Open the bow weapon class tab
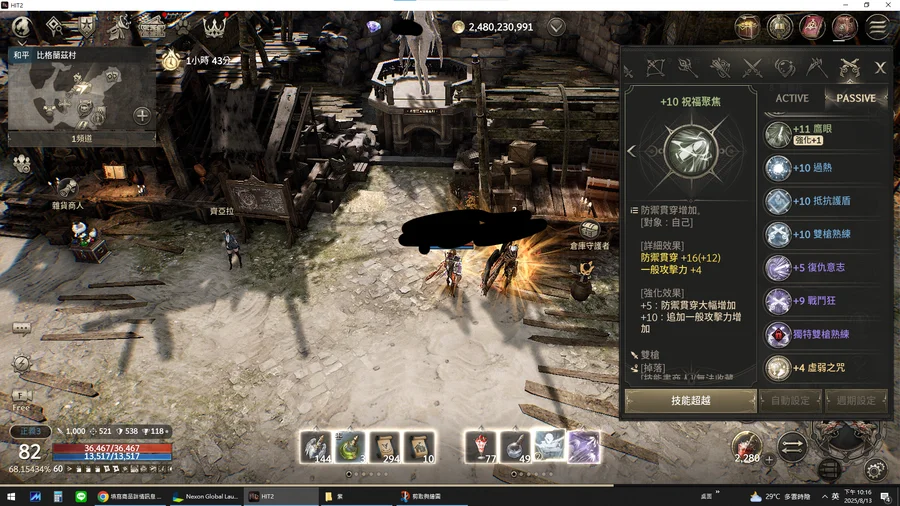Viewport: 900px width, 506px height. click(656, 68)
